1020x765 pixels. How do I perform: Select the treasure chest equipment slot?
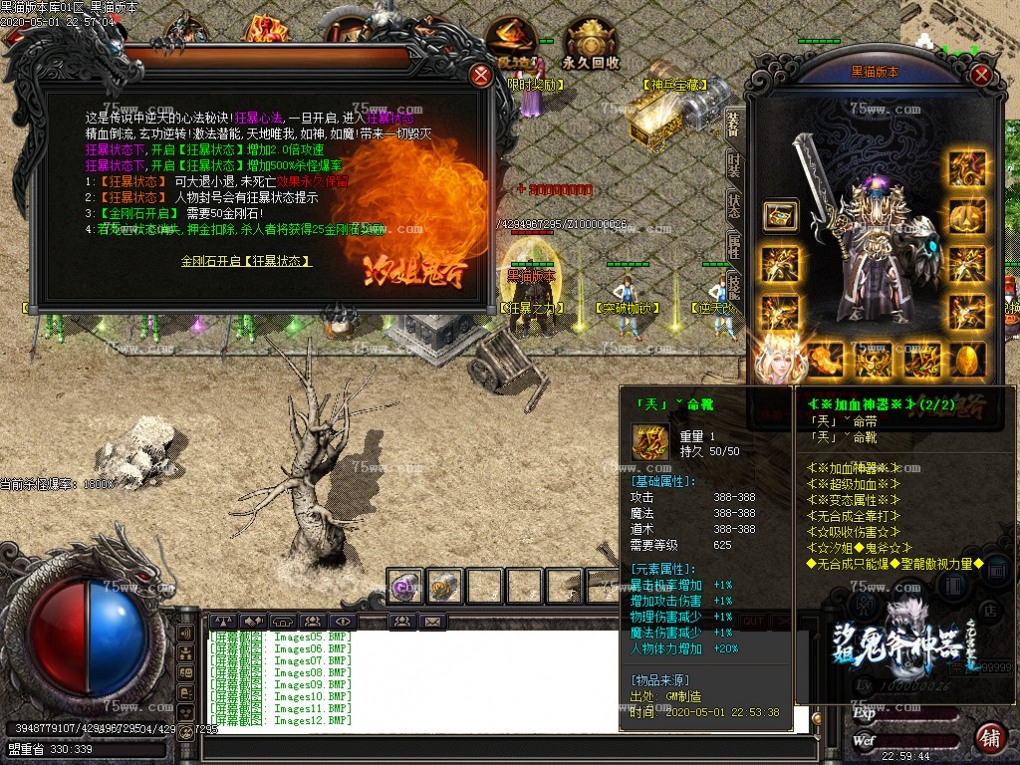[780, 215]
